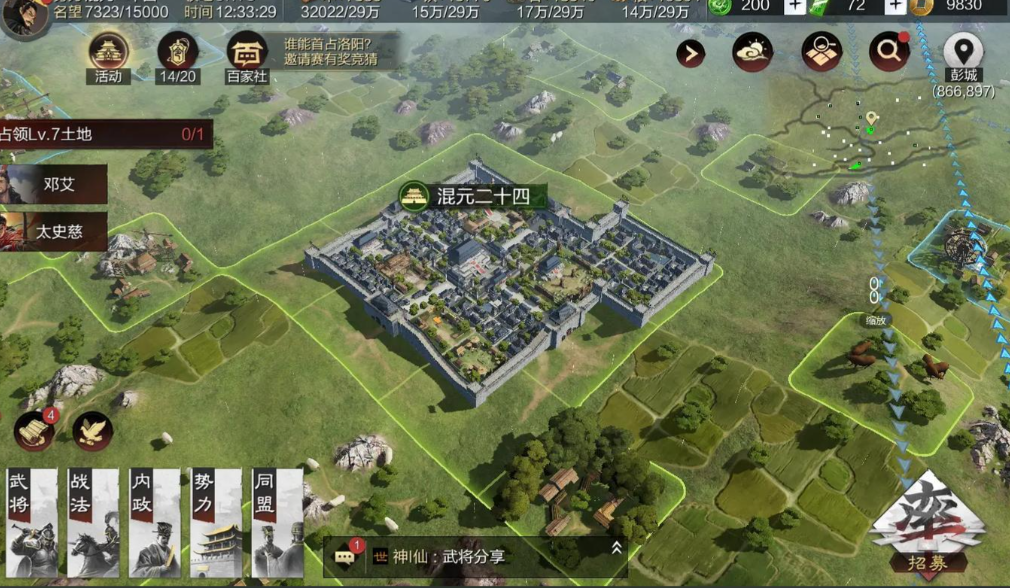1010x588 pixels.
Task: Select general 太史慈 from the army list
Action: pos(53,231)
